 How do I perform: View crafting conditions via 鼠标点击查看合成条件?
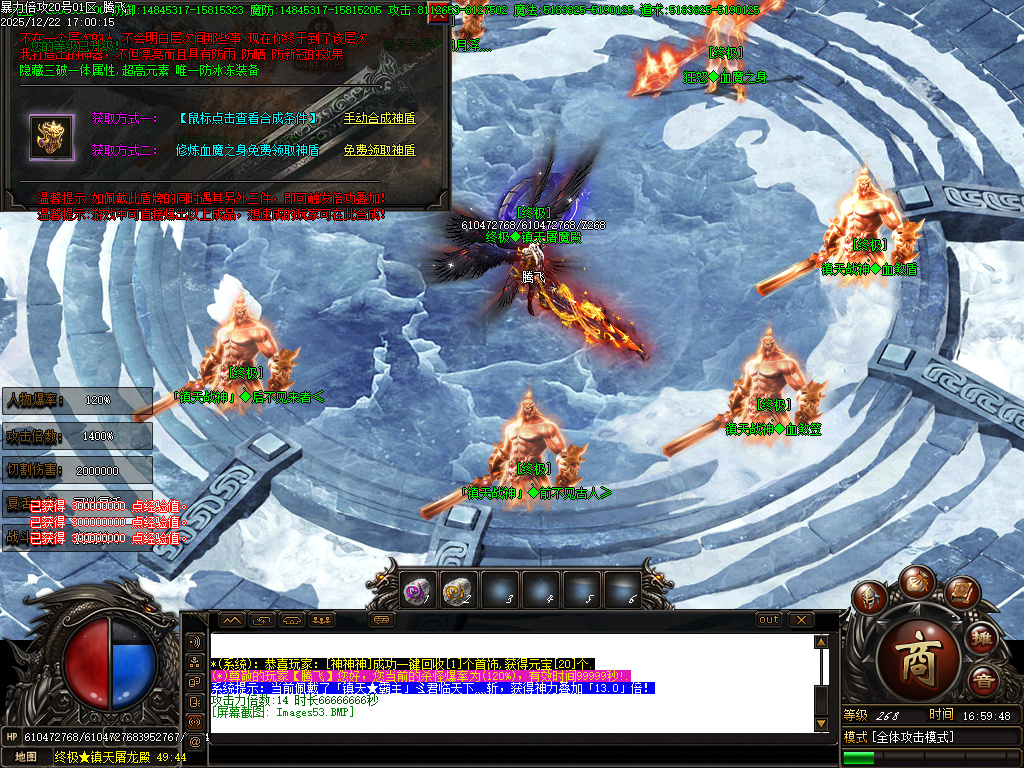(x=249, y=118)
